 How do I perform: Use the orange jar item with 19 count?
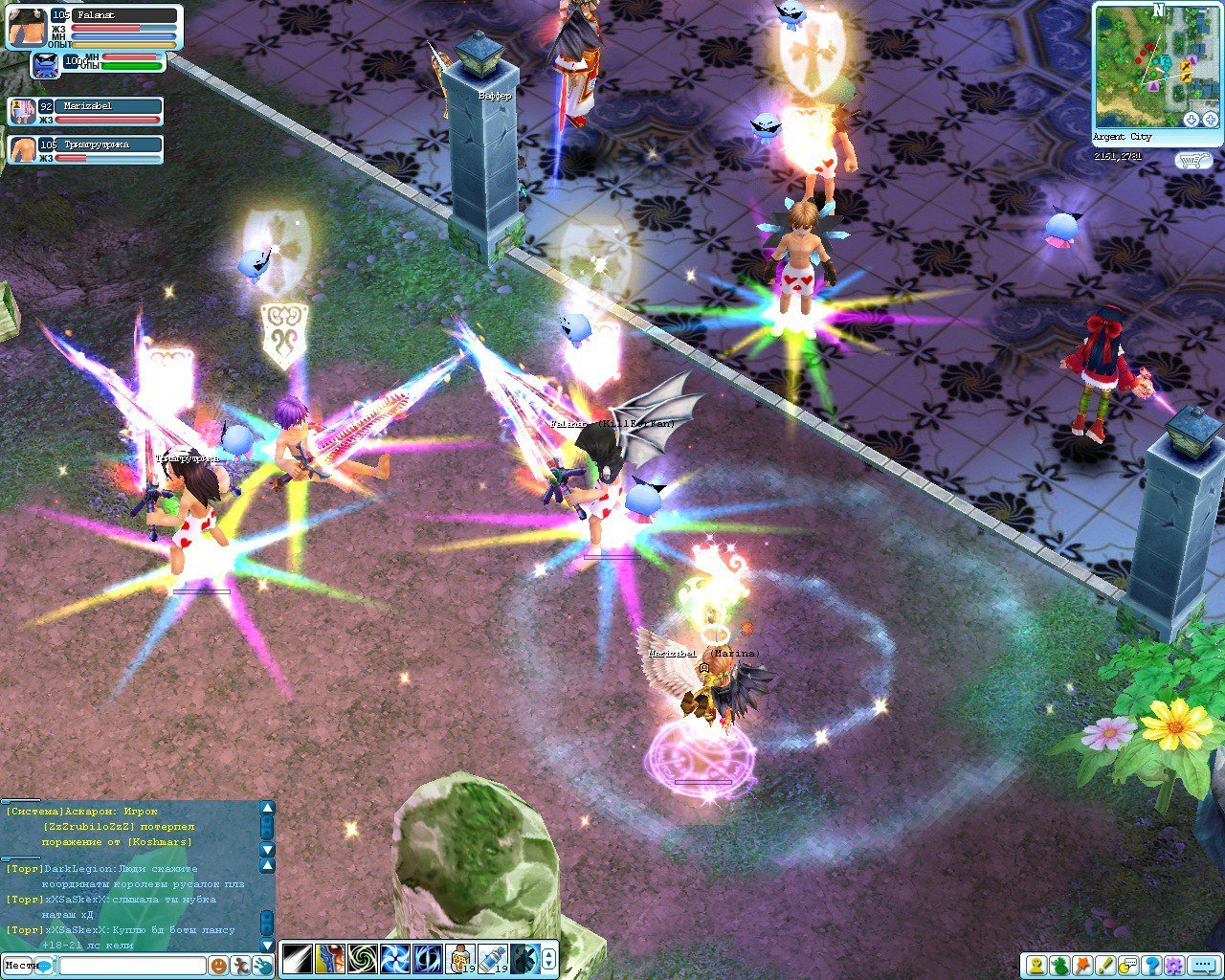pyautogui.click(x=459, y=958)
